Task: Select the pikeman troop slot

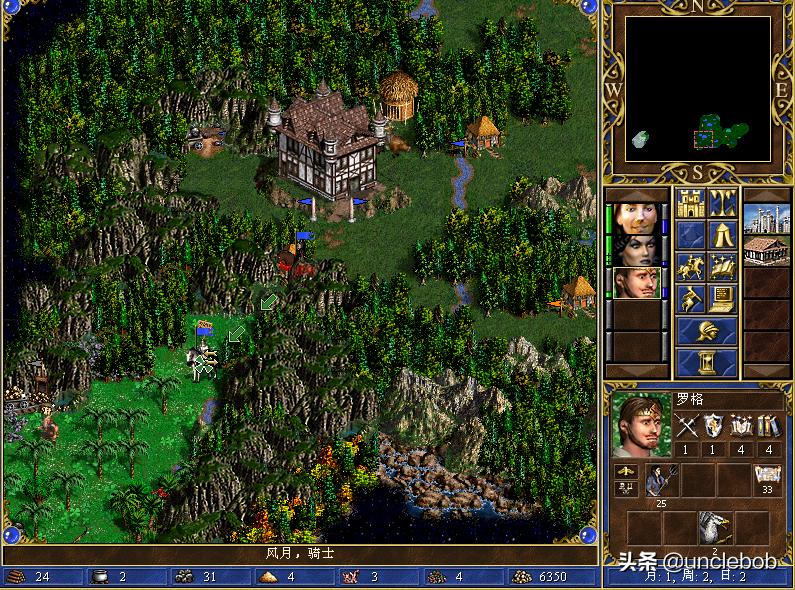Action: 661,481
